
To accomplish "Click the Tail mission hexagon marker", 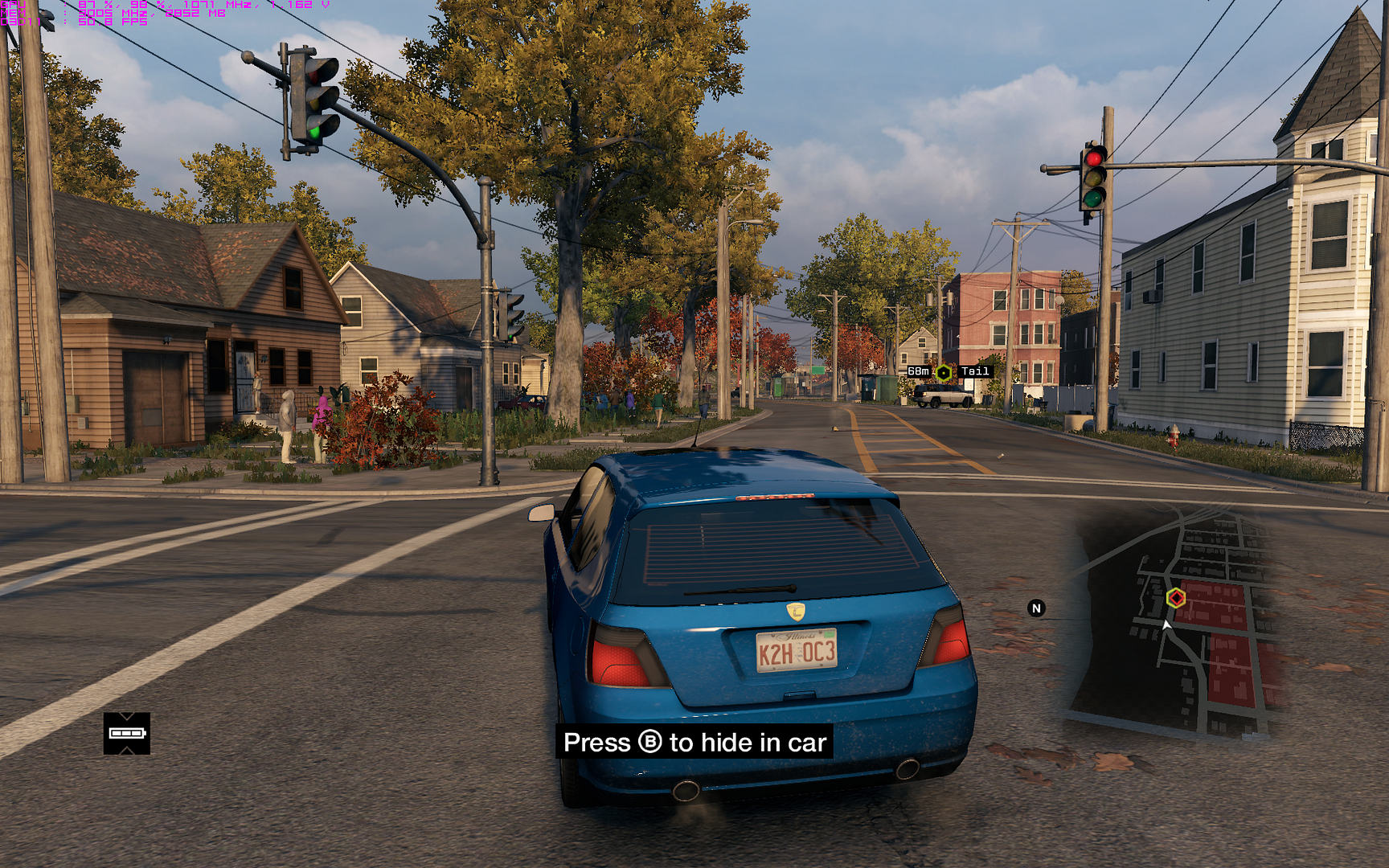I will (x=942, y=371).
